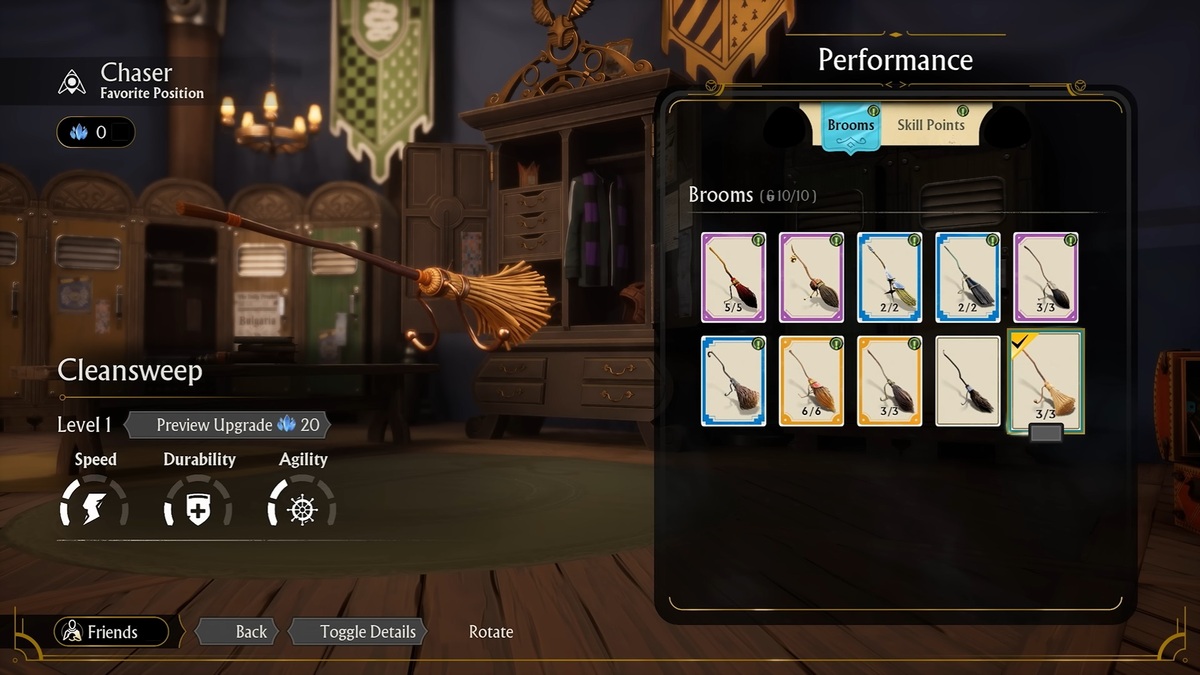This screenshot has width=1200, height=675.
Task: Choose the blue card with yellow-green bristled broom
Action: 889,277
